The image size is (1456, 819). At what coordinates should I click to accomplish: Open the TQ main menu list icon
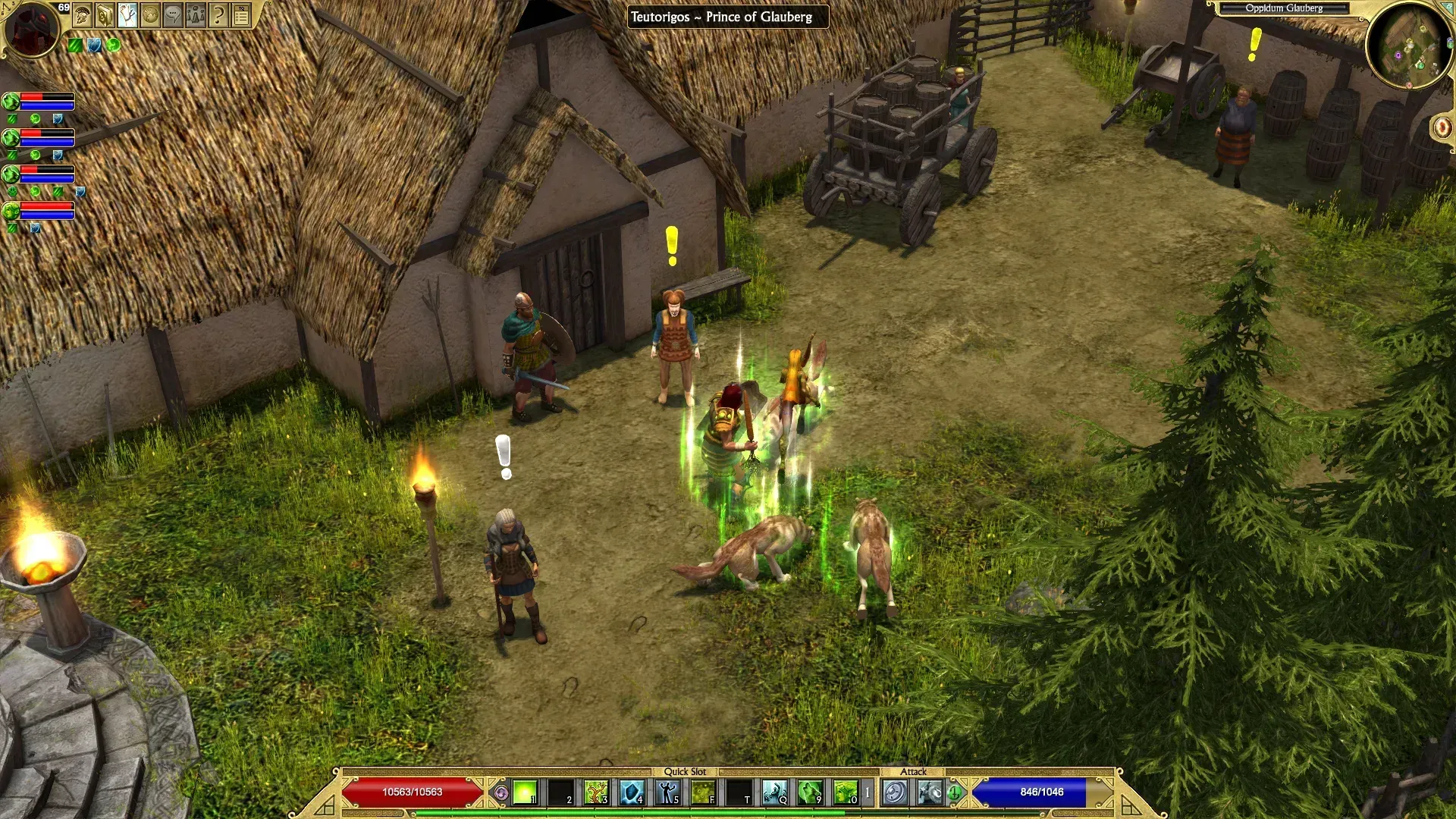click(x=241, y=15)
